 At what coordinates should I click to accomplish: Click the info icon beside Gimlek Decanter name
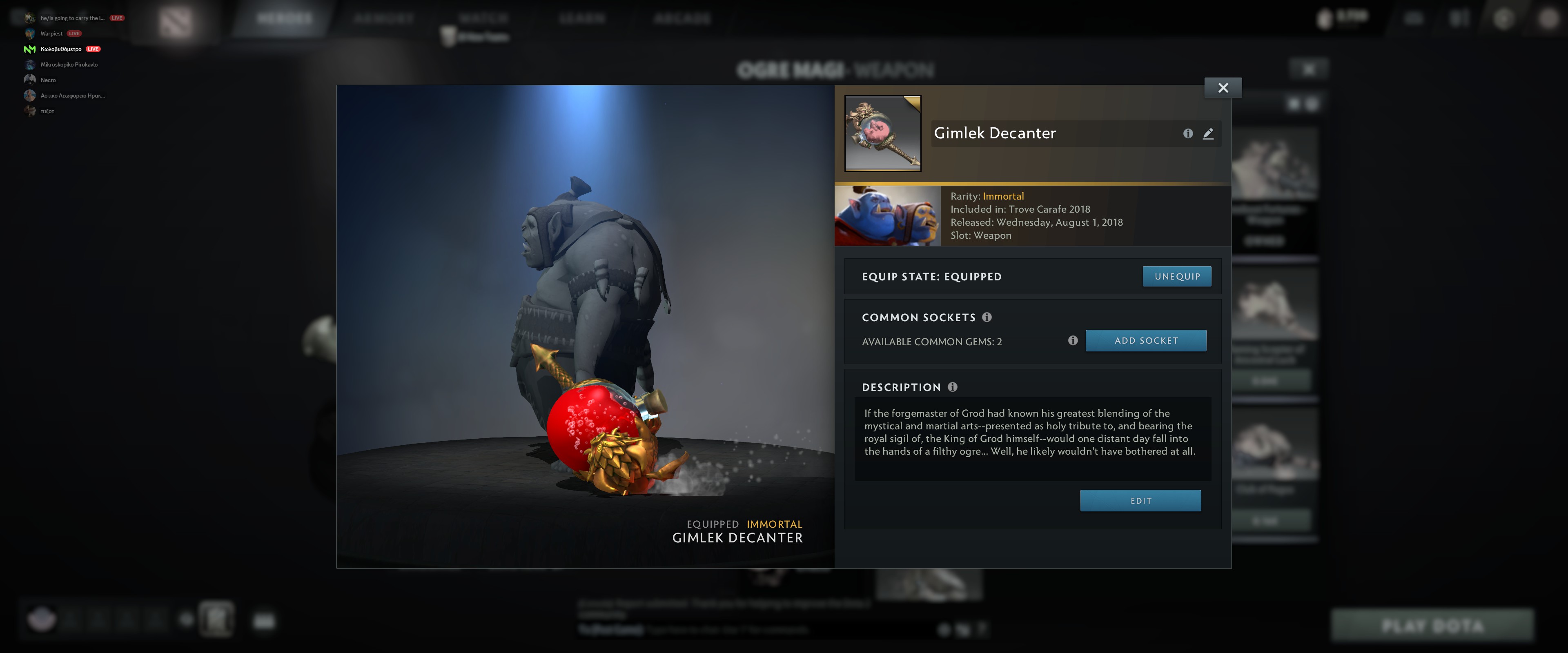coord(1188,133)
